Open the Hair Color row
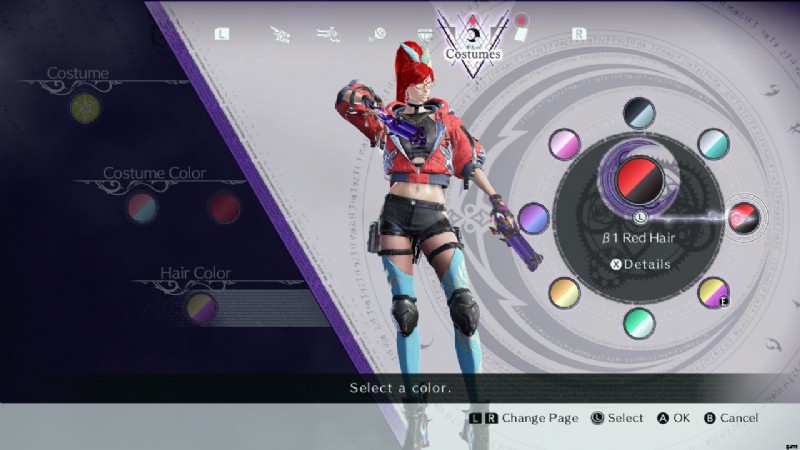 point(202,307)
